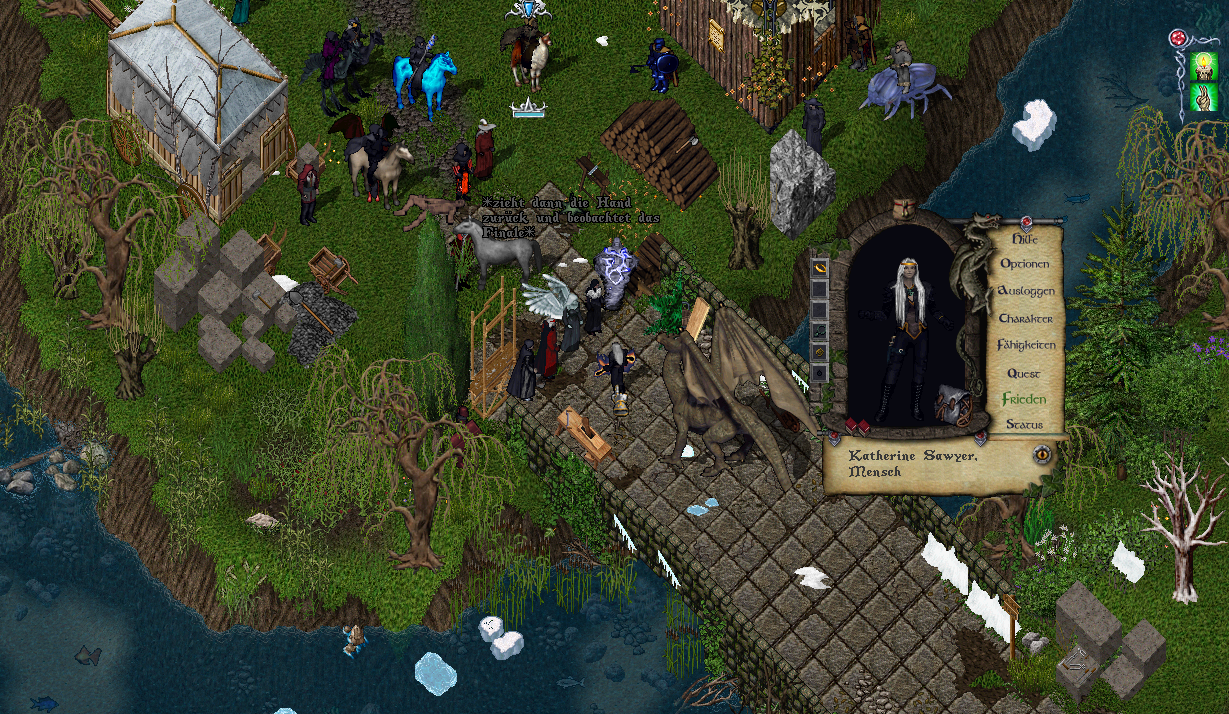Viewport: 1229px width, 714px height.
Task: Open the red books beside the character
Action: point(856,427)
